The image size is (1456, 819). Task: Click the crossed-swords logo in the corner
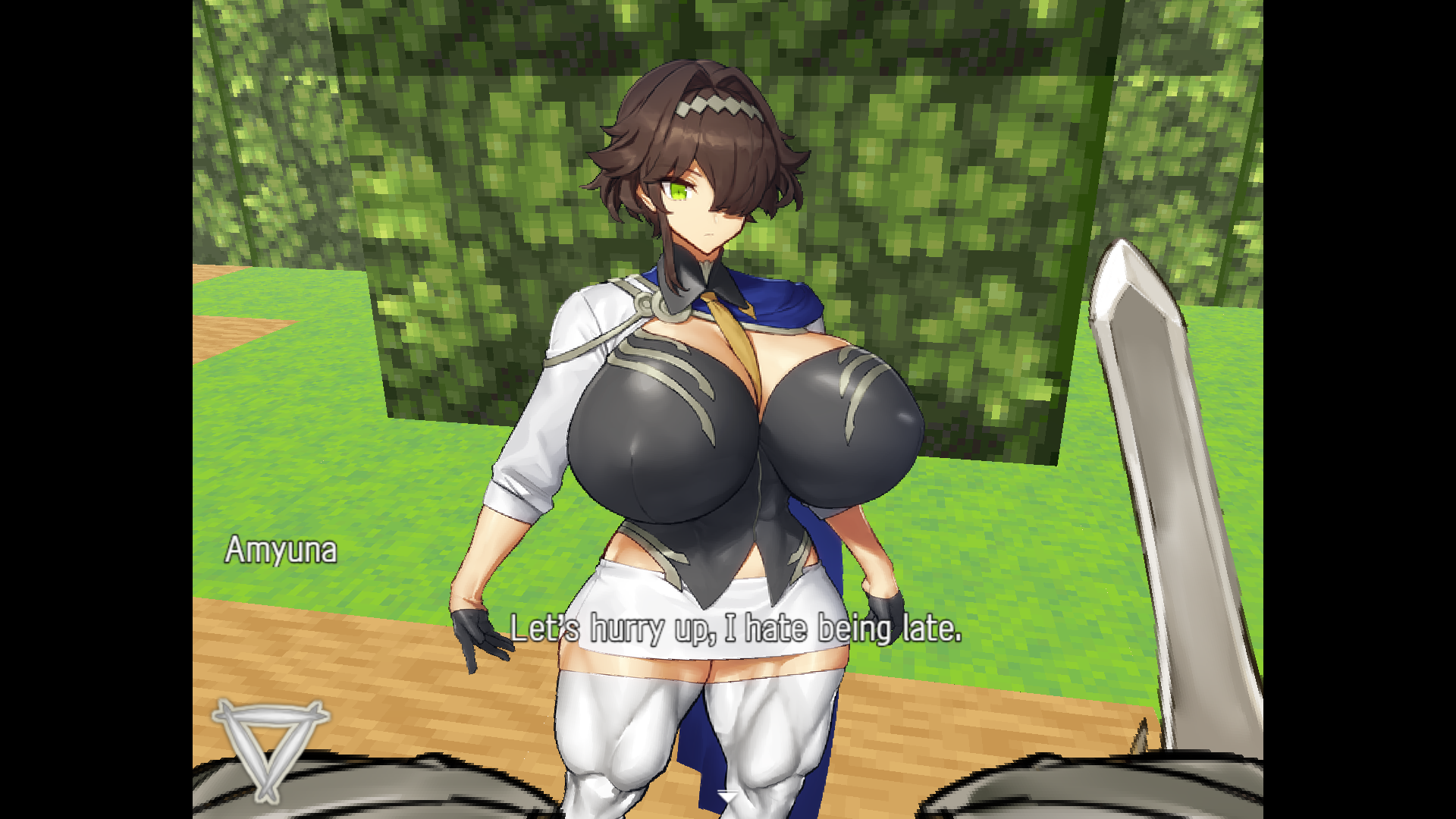(269, 751)
